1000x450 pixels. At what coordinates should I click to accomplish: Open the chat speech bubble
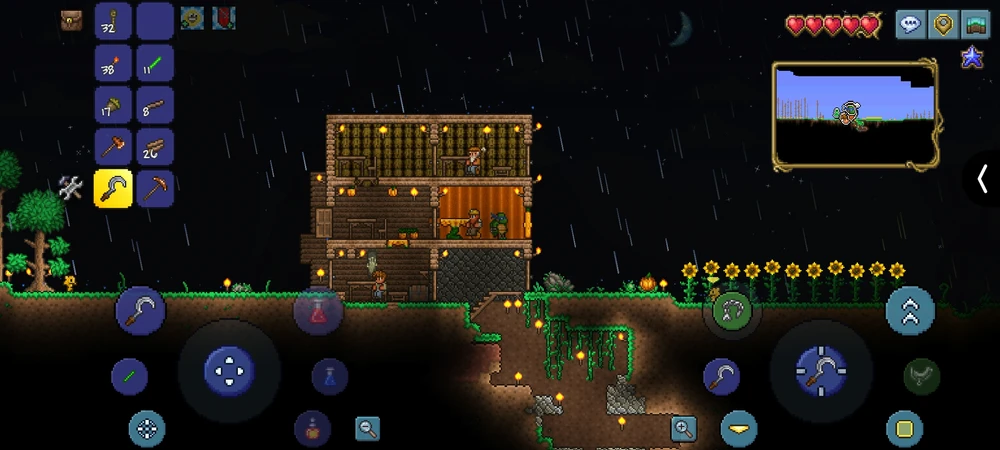click(x=910, y=25)
